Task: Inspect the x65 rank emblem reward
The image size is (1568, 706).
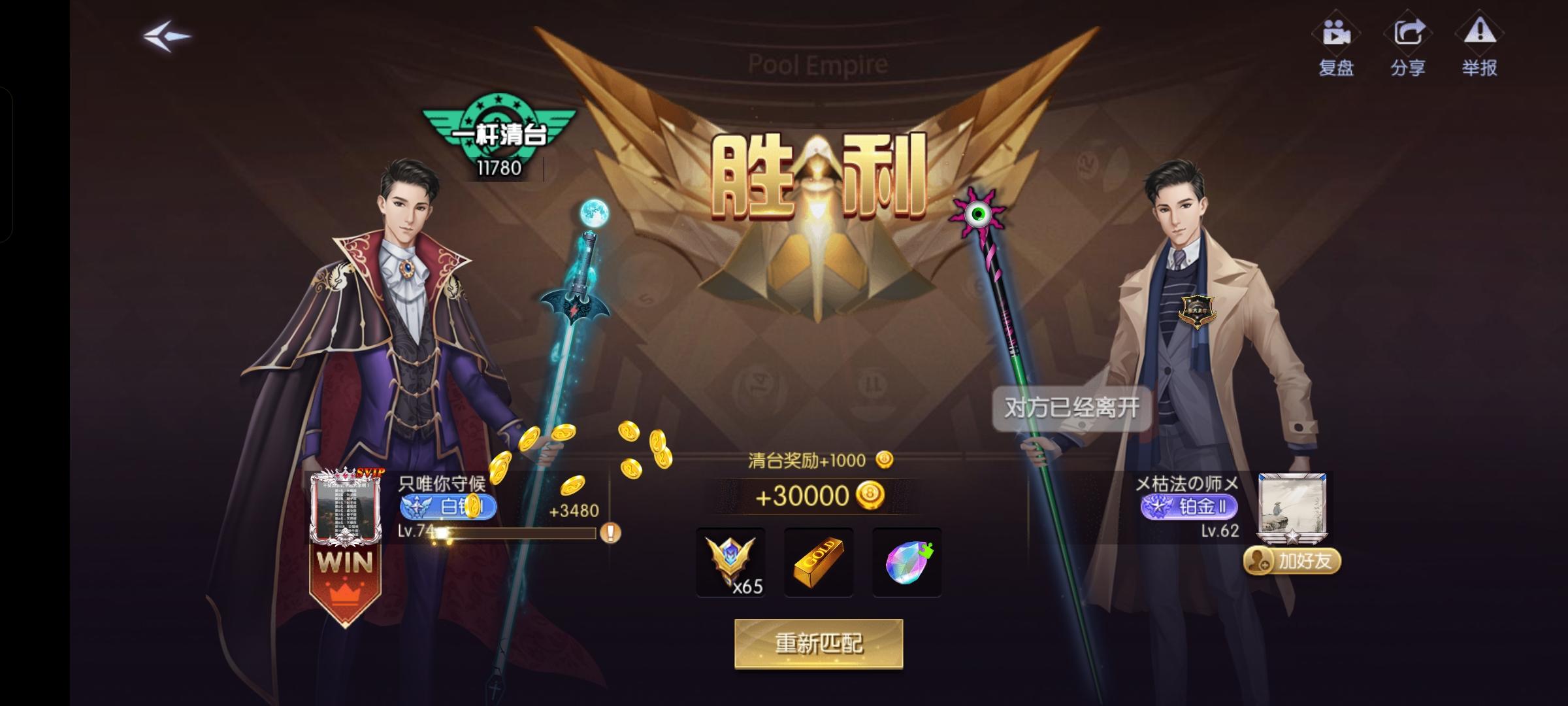Action: pyautogui.click(x=732, y=563)
